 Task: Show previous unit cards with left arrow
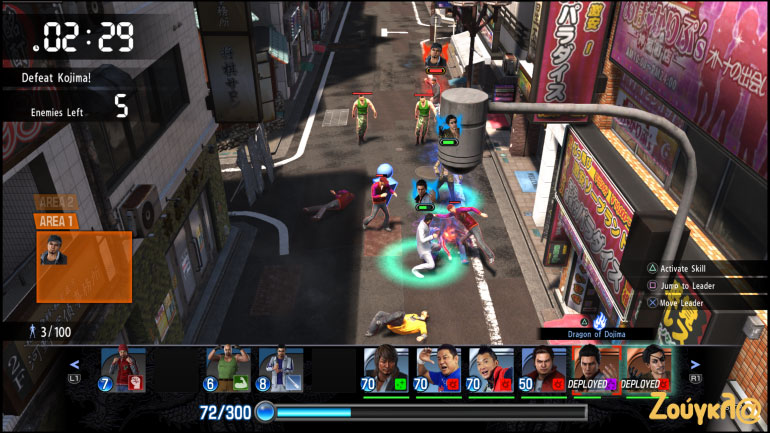pos(74,365)
